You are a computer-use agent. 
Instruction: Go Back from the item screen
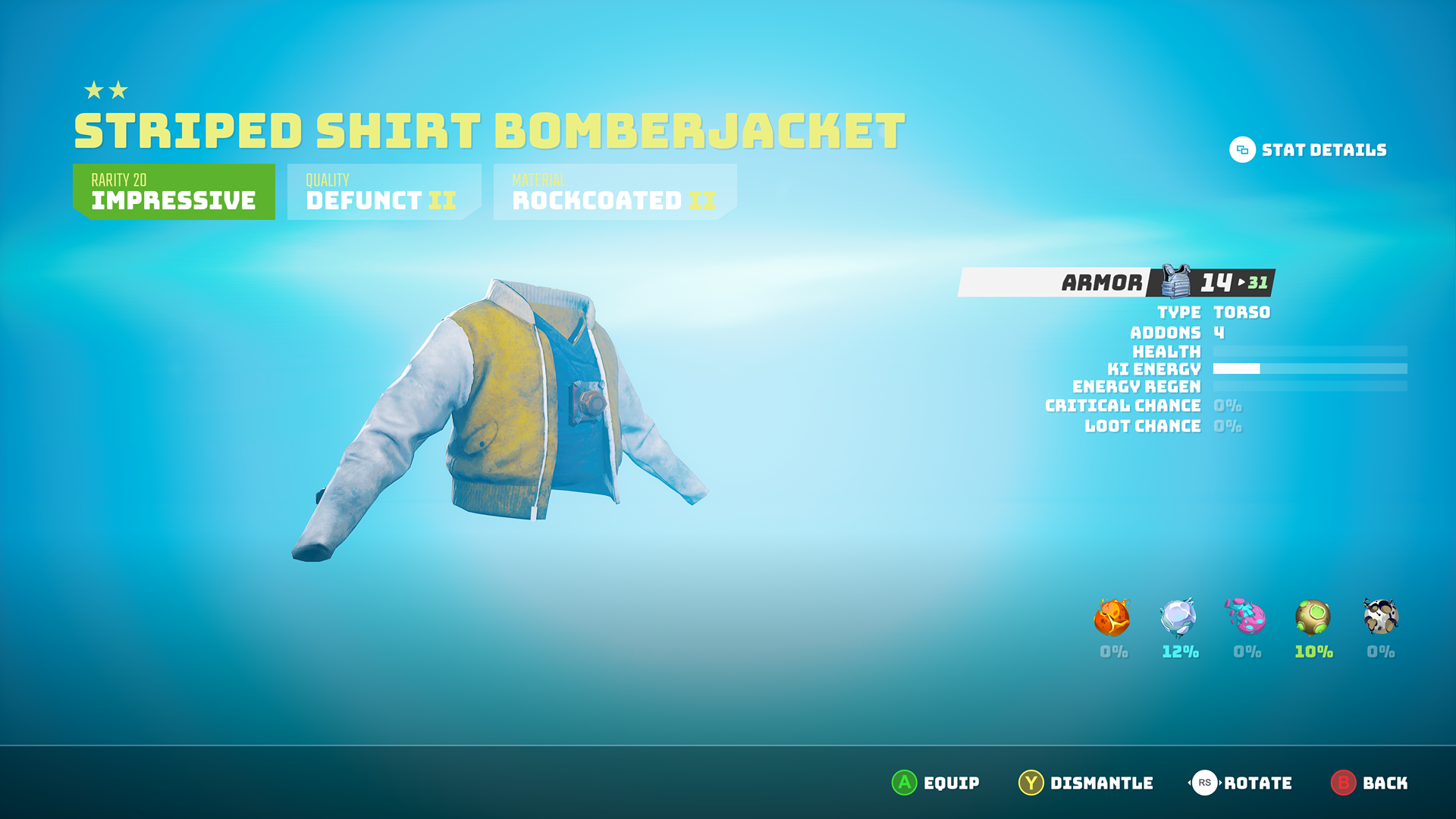point(1369,783)
